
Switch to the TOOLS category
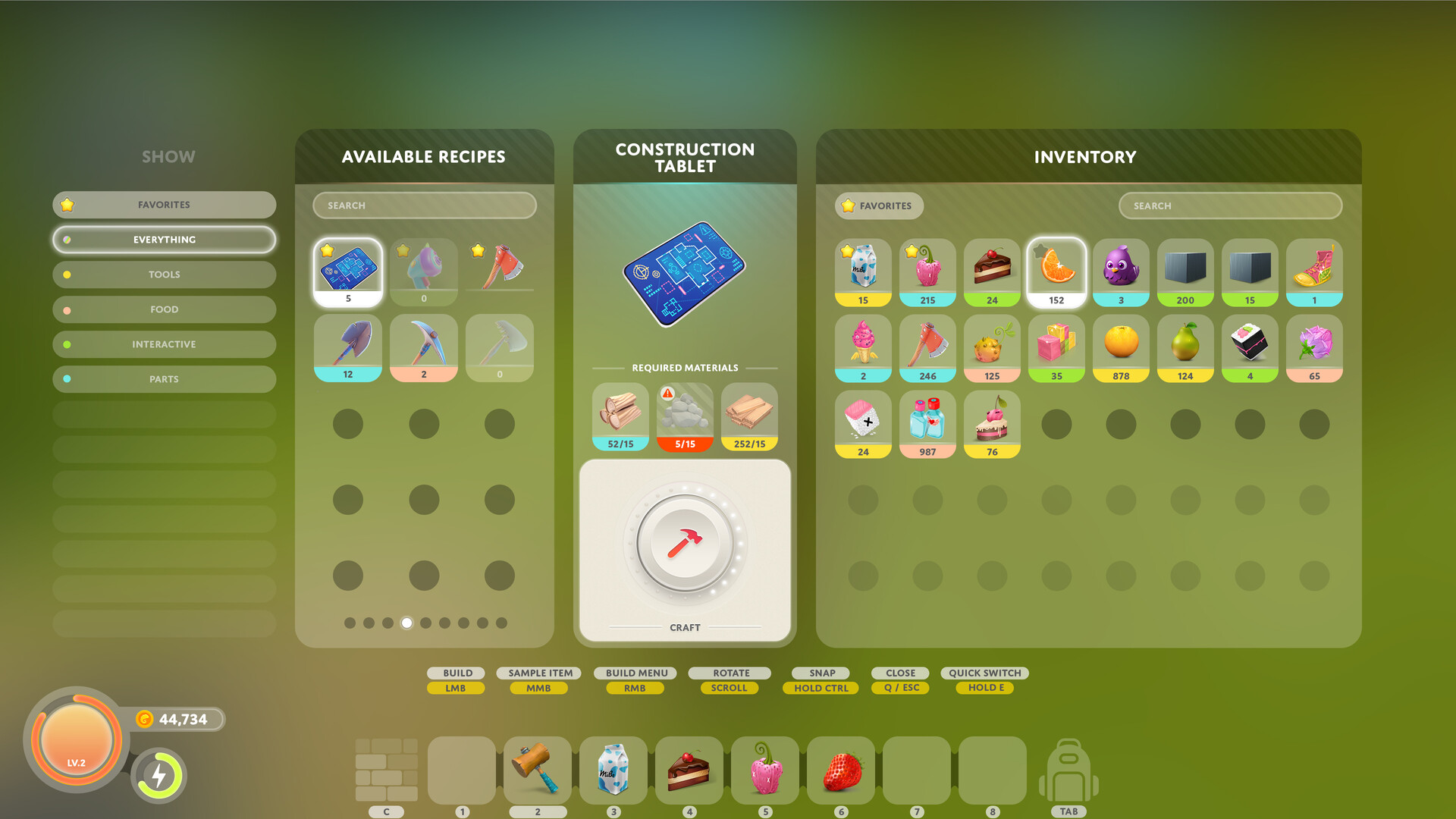pos(164,274)
